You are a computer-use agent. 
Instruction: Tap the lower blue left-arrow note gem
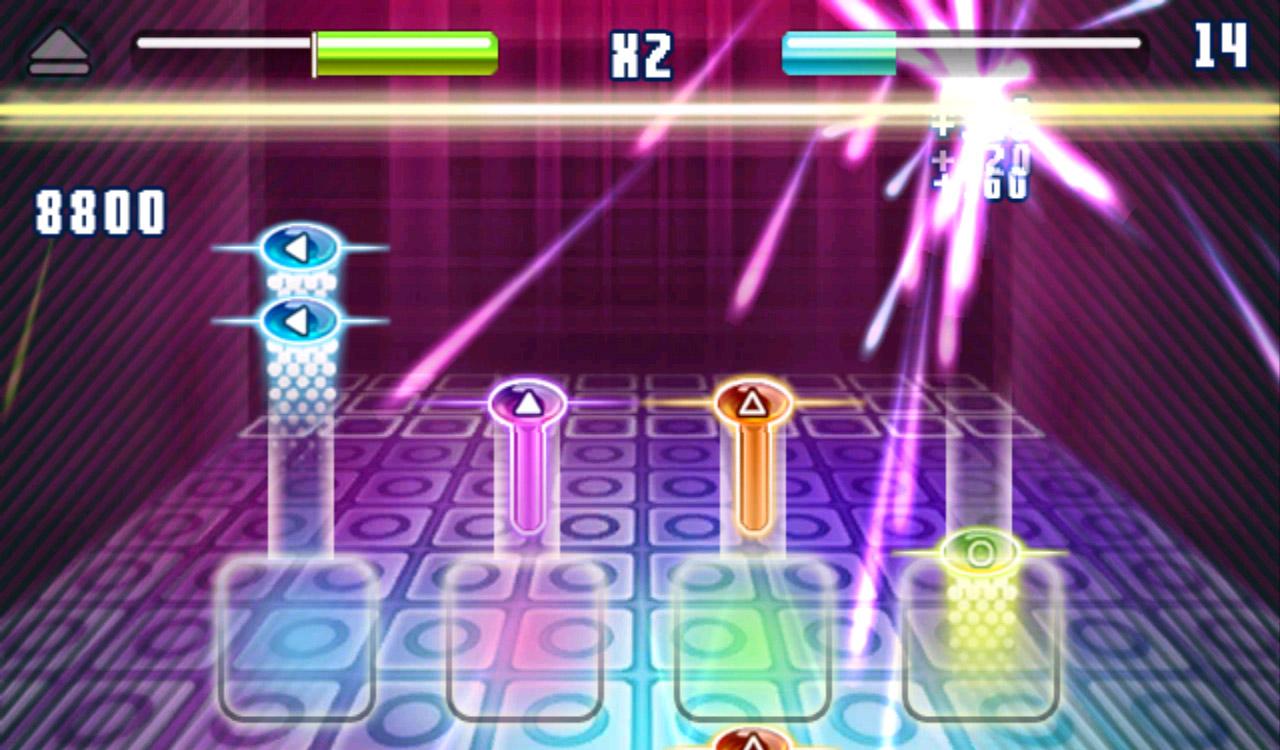point(303,321)
